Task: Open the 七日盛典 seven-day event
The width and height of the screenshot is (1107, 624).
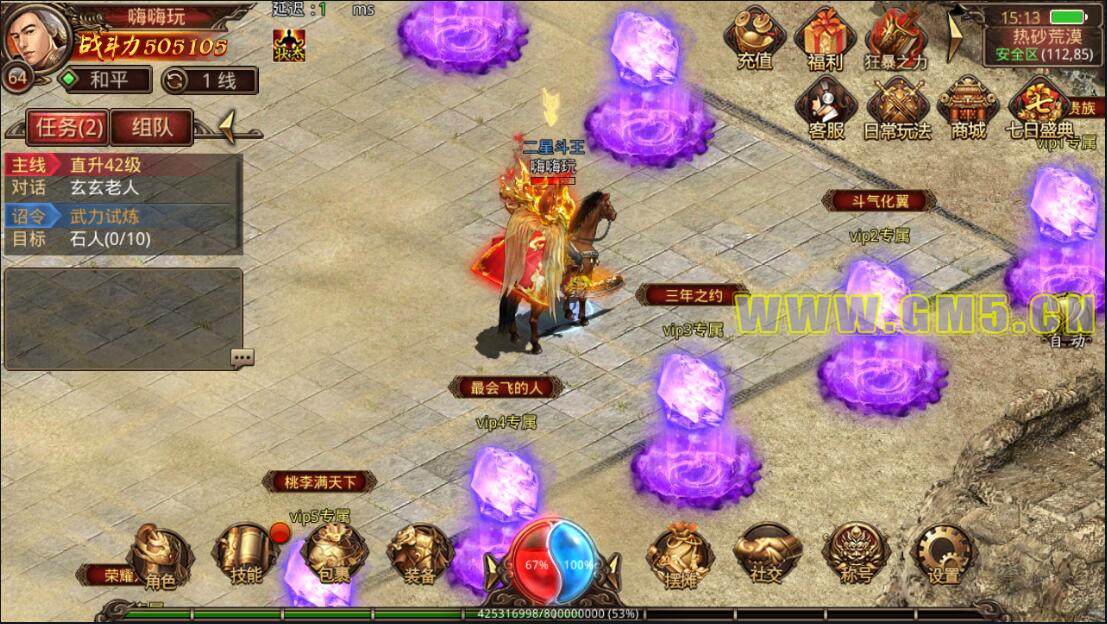Action: 1039,106
